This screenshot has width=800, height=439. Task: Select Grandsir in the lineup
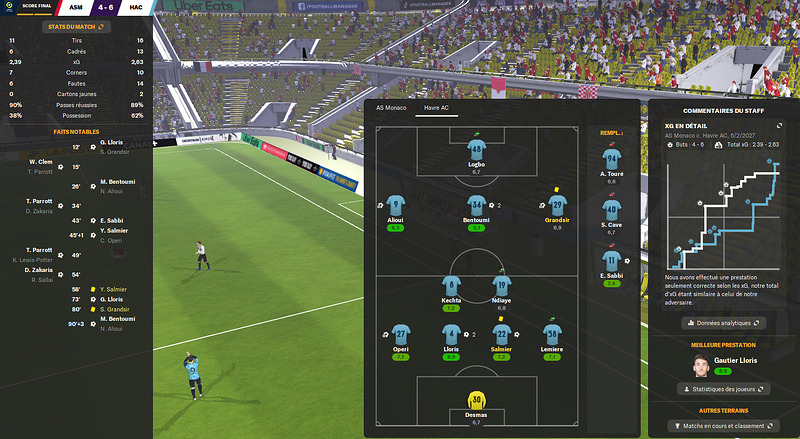pyautogui.click(x=556, y=206)
